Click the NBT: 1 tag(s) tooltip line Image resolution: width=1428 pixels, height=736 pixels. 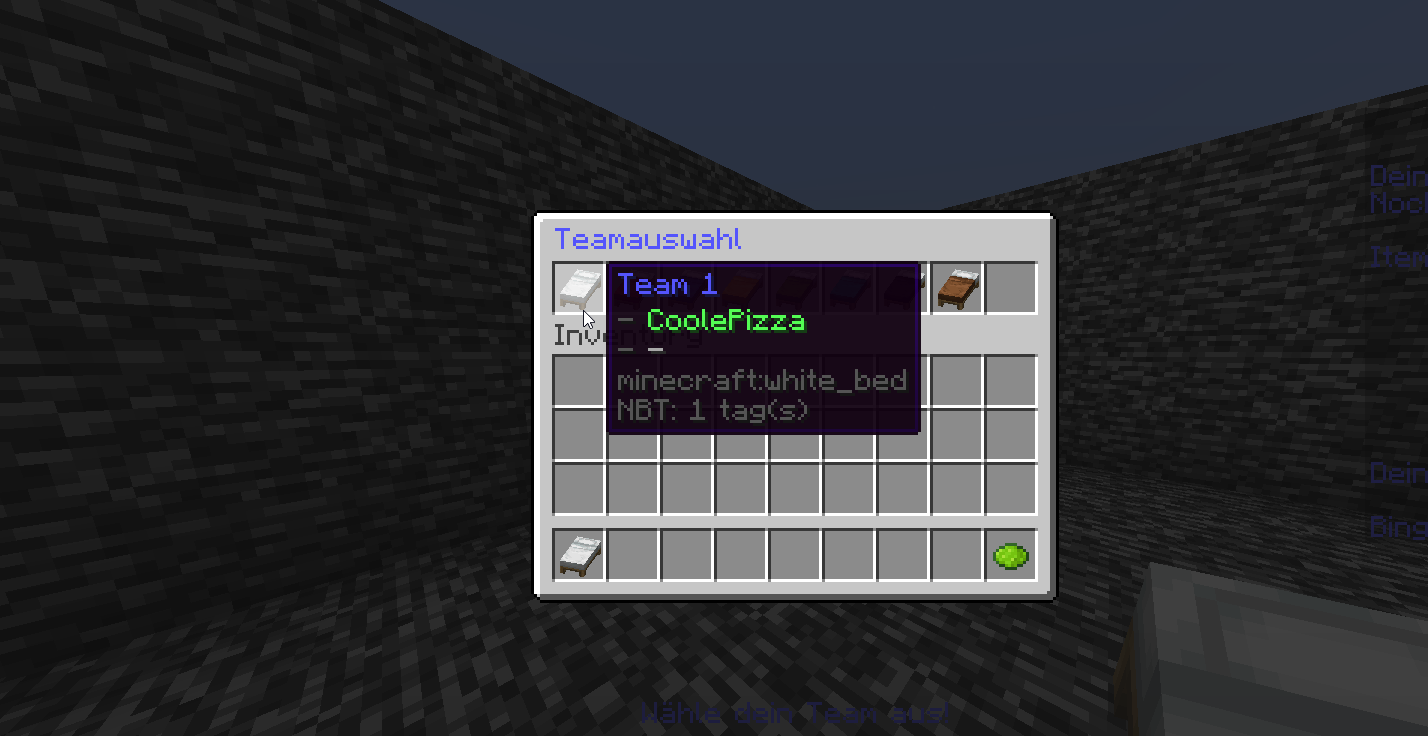click(712, 410)
